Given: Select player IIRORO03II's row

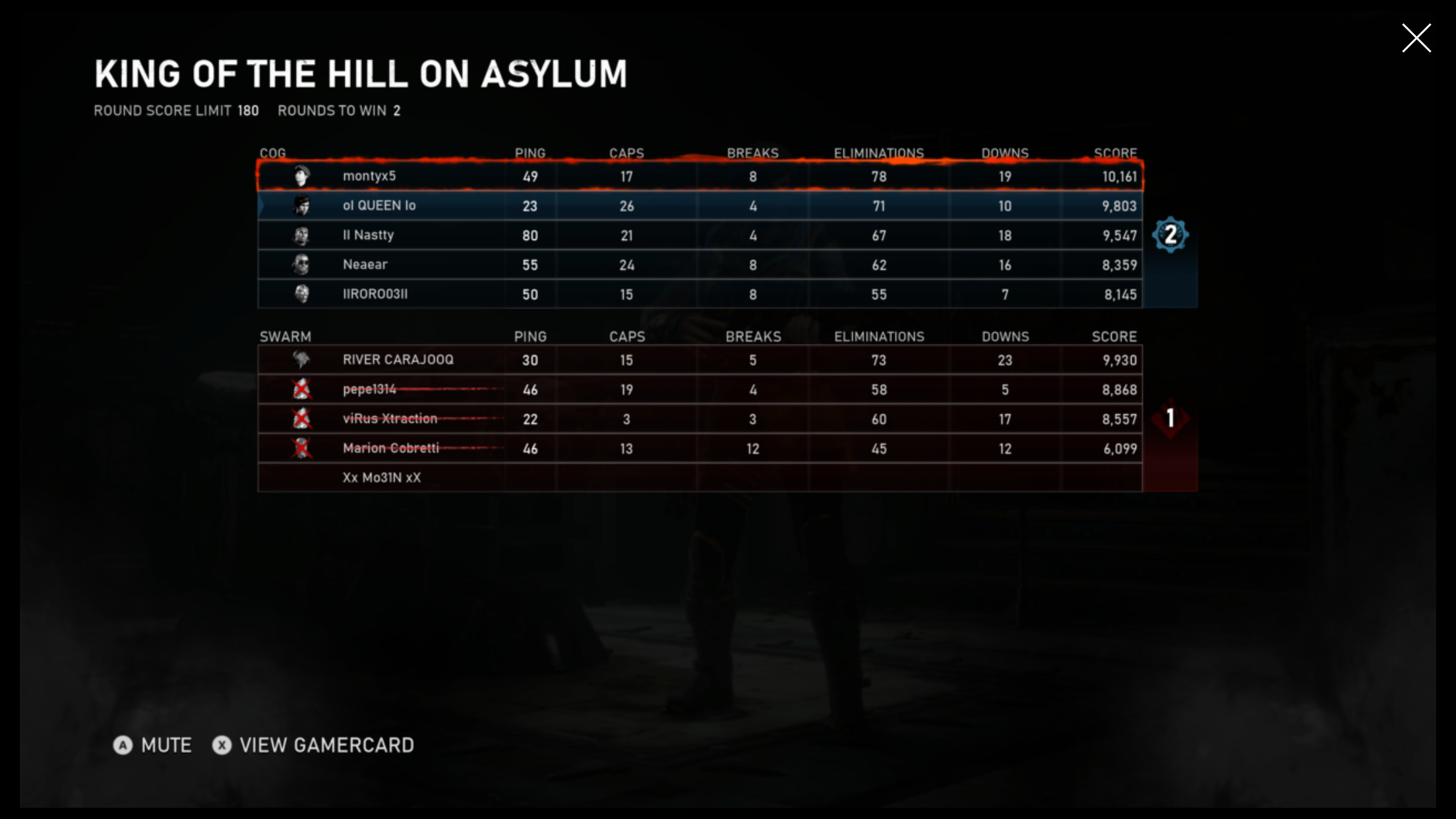Looking at the screenshot, I should tap(699, 294).
